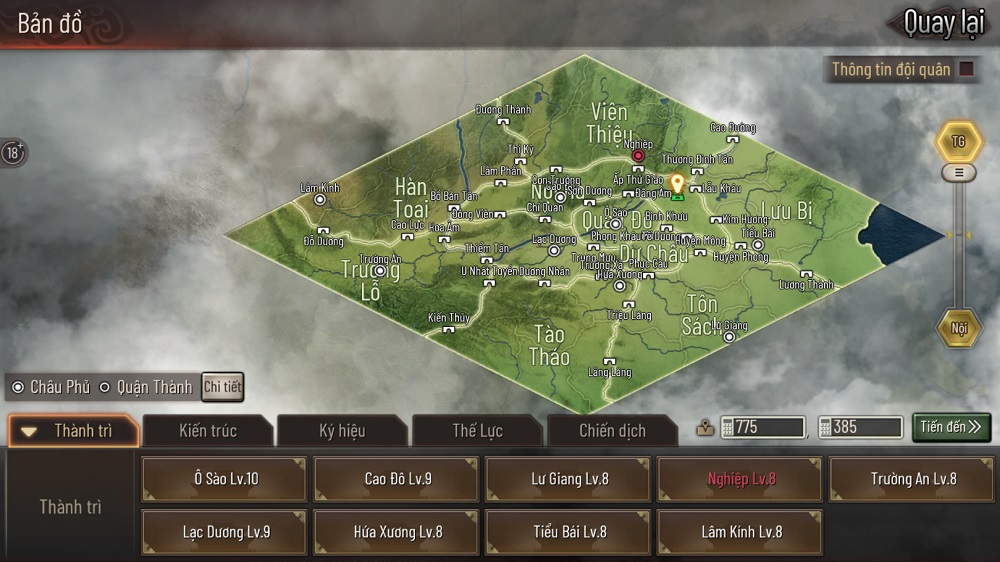Select the Châu Phủ radio option
This screenshot has width=1000, height=562.
18,387
